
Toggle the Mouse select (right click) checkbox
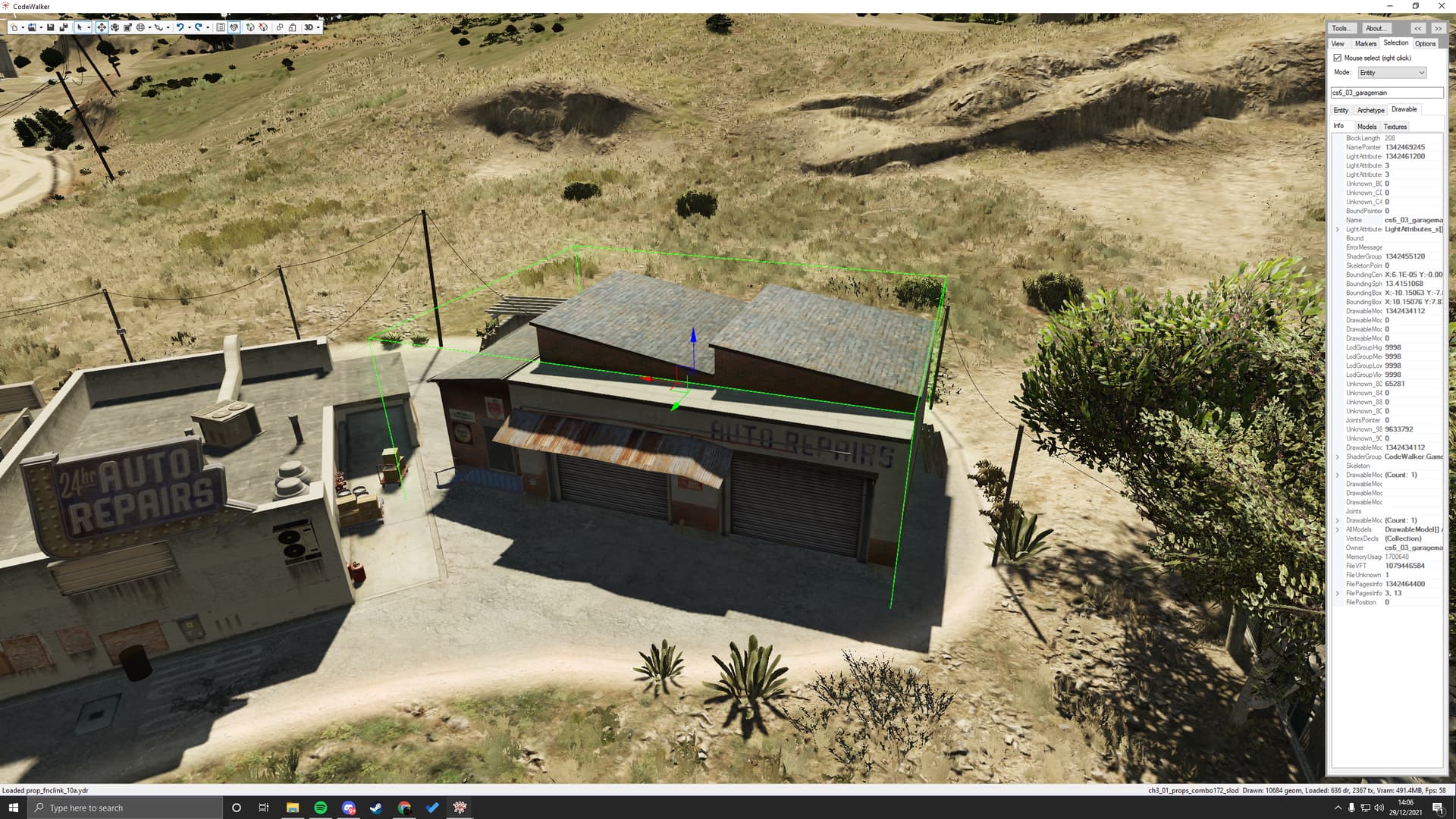click(x=1338, y=58)
